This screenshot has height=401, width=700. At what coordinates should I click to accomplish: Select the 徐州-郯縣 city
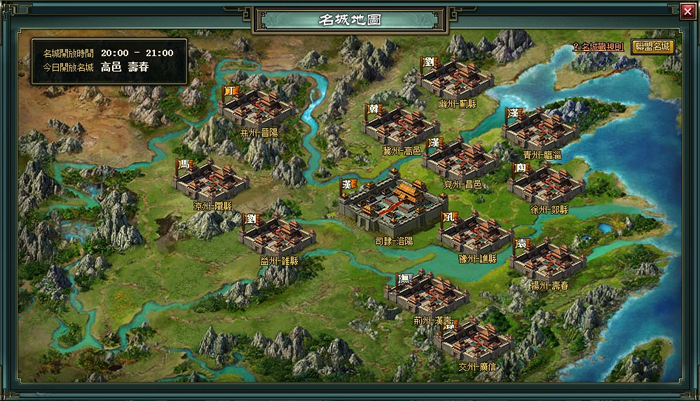(x=546, y=184)
